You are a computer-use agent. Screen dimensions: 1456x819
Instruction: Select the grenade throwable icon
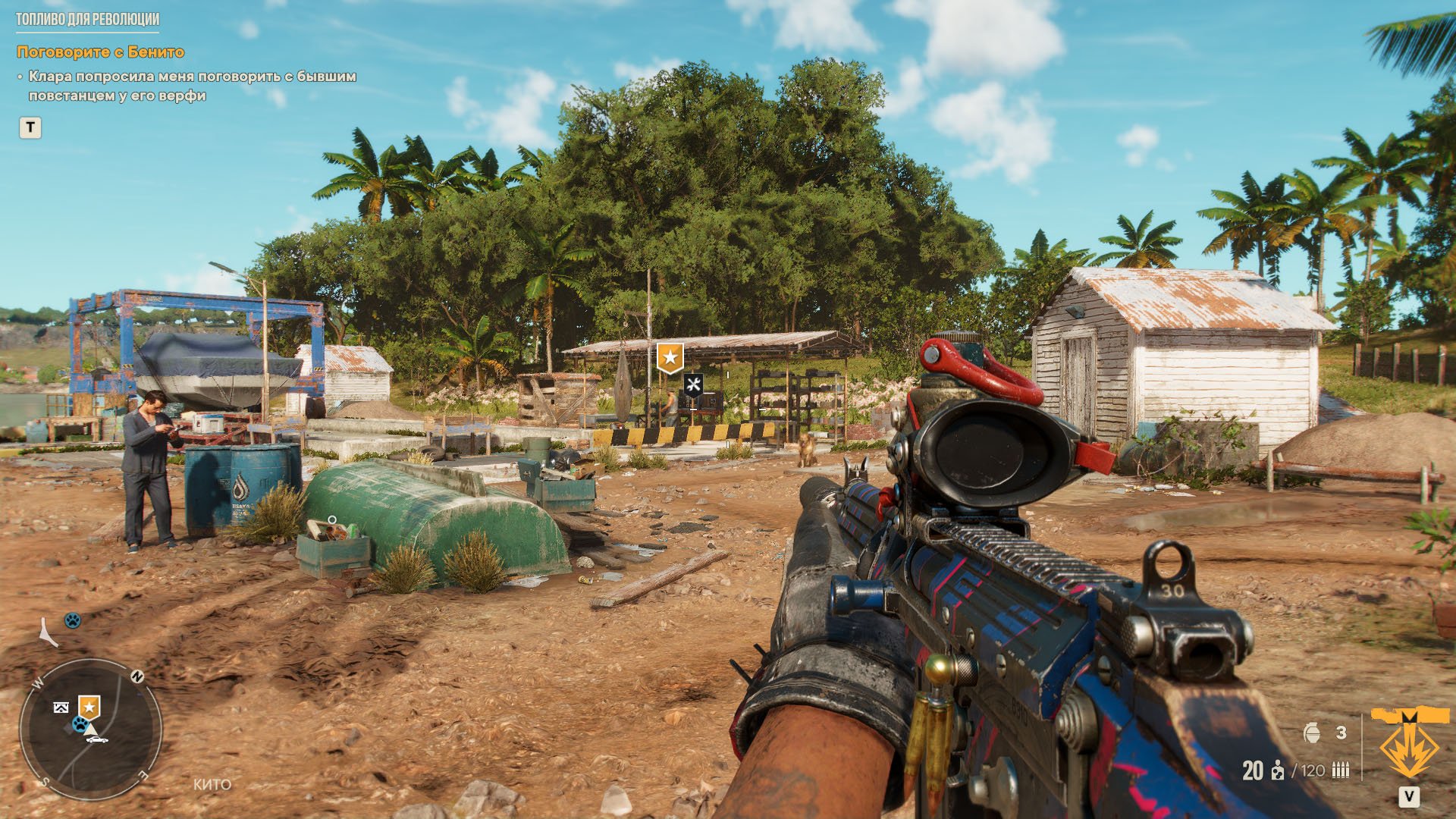click(x=1312, y=733)
